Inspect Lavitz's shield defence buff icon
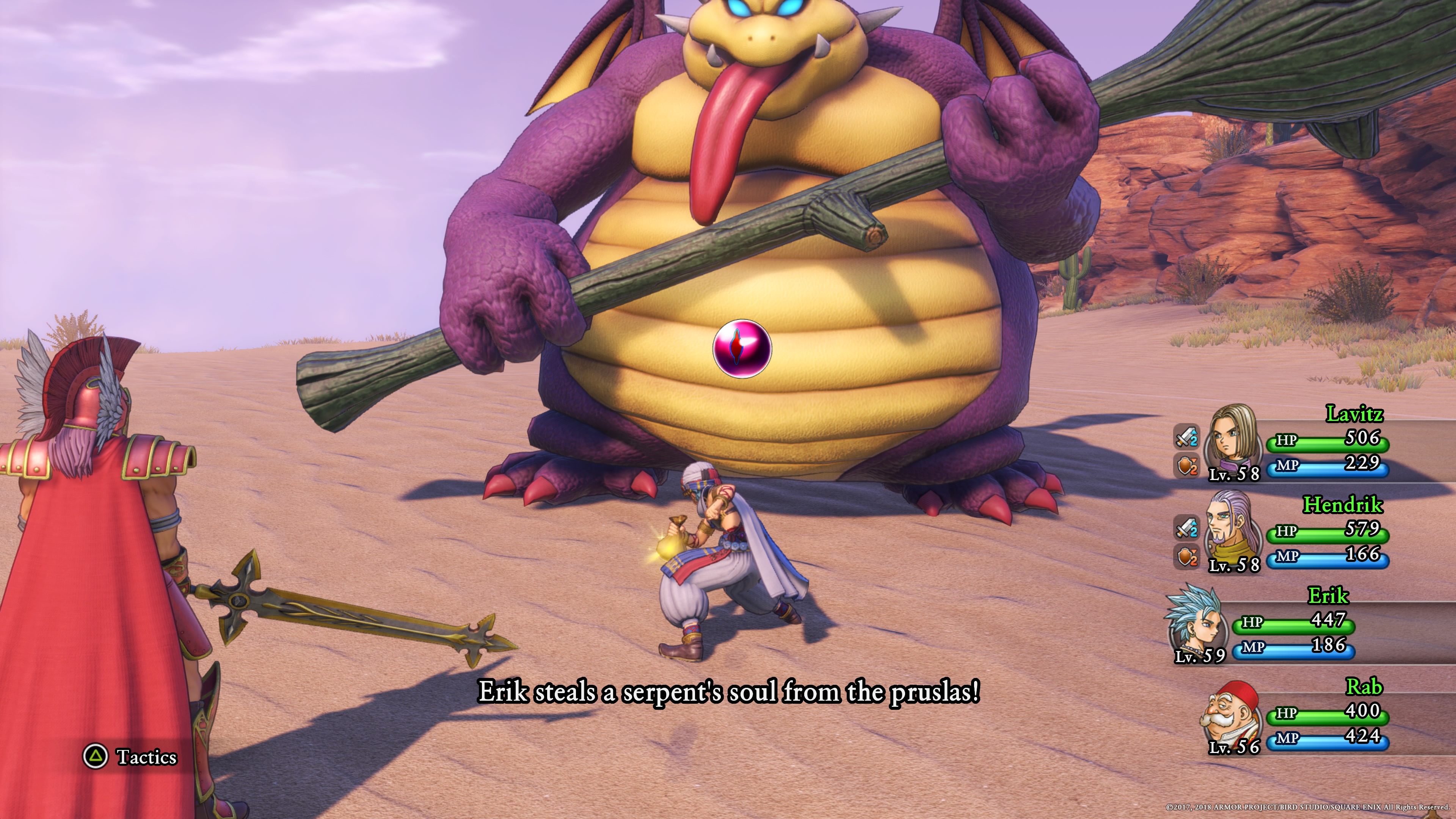This screenshot has width=1456, height=819. 1186,466
